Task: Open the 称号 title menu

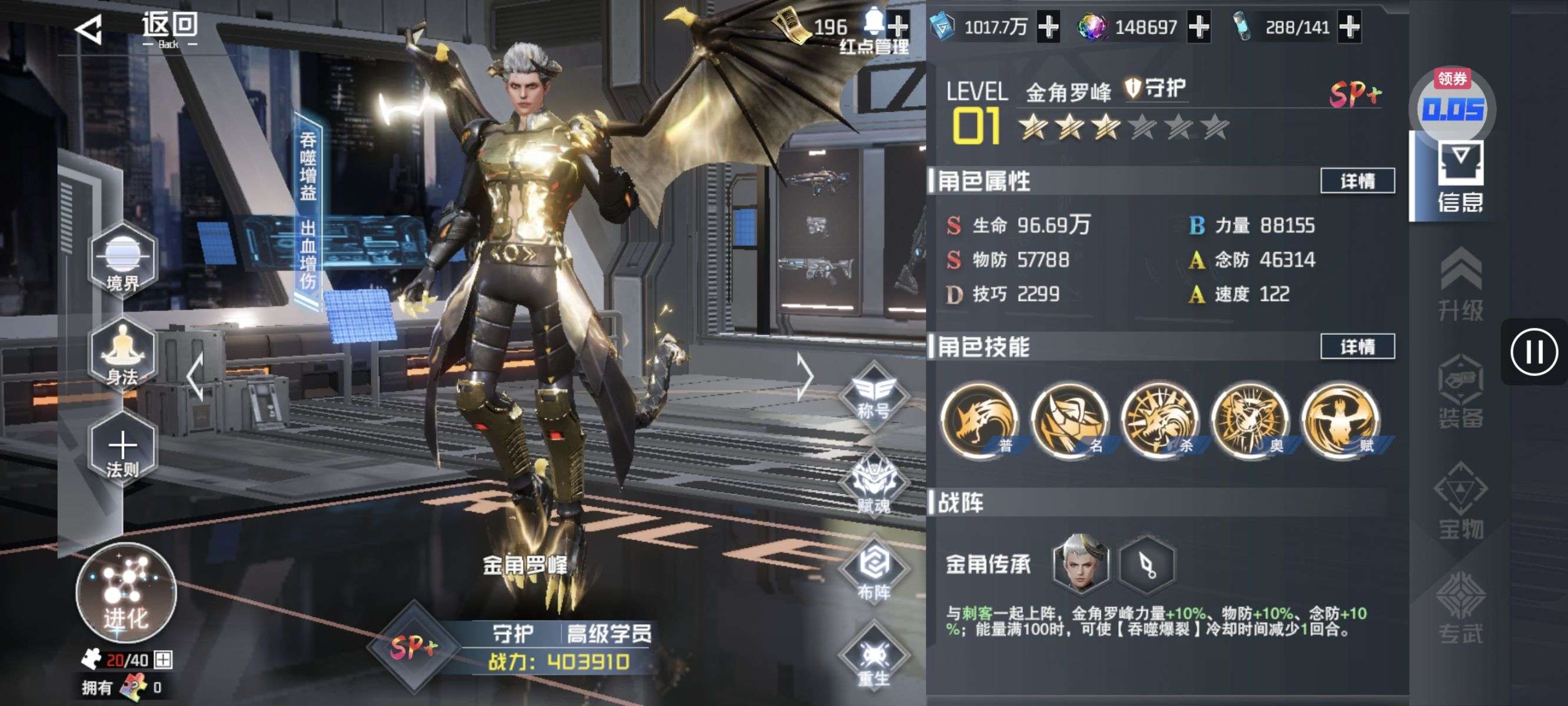Action: pyautogui.click(x=873, y=396)
